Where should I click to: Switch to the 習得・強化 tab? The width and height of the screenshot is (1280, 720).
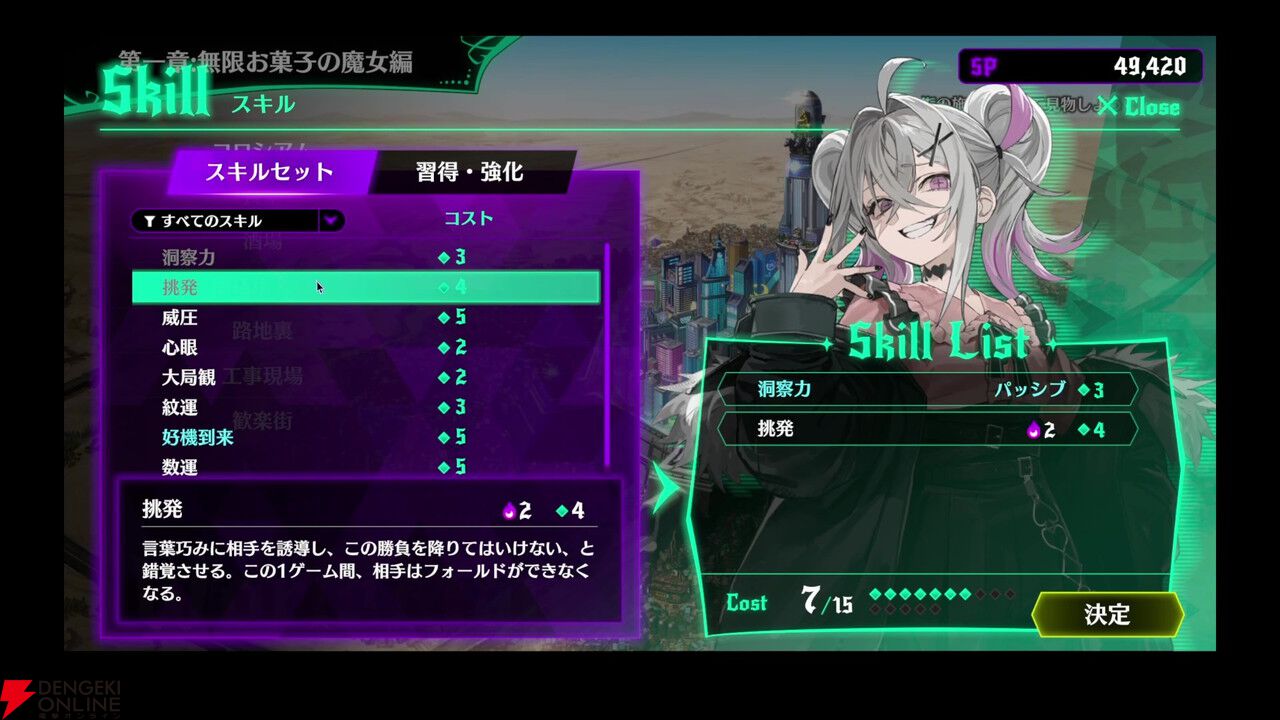(x=470, y=172)
